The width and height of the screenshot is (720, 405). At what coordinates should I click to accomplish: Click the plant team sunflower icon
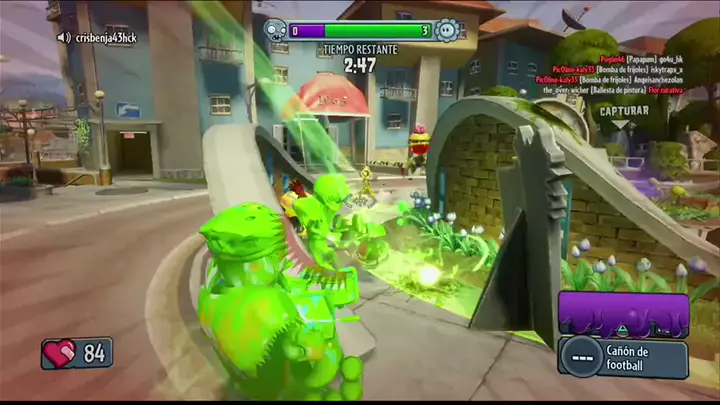pos(447,30)
